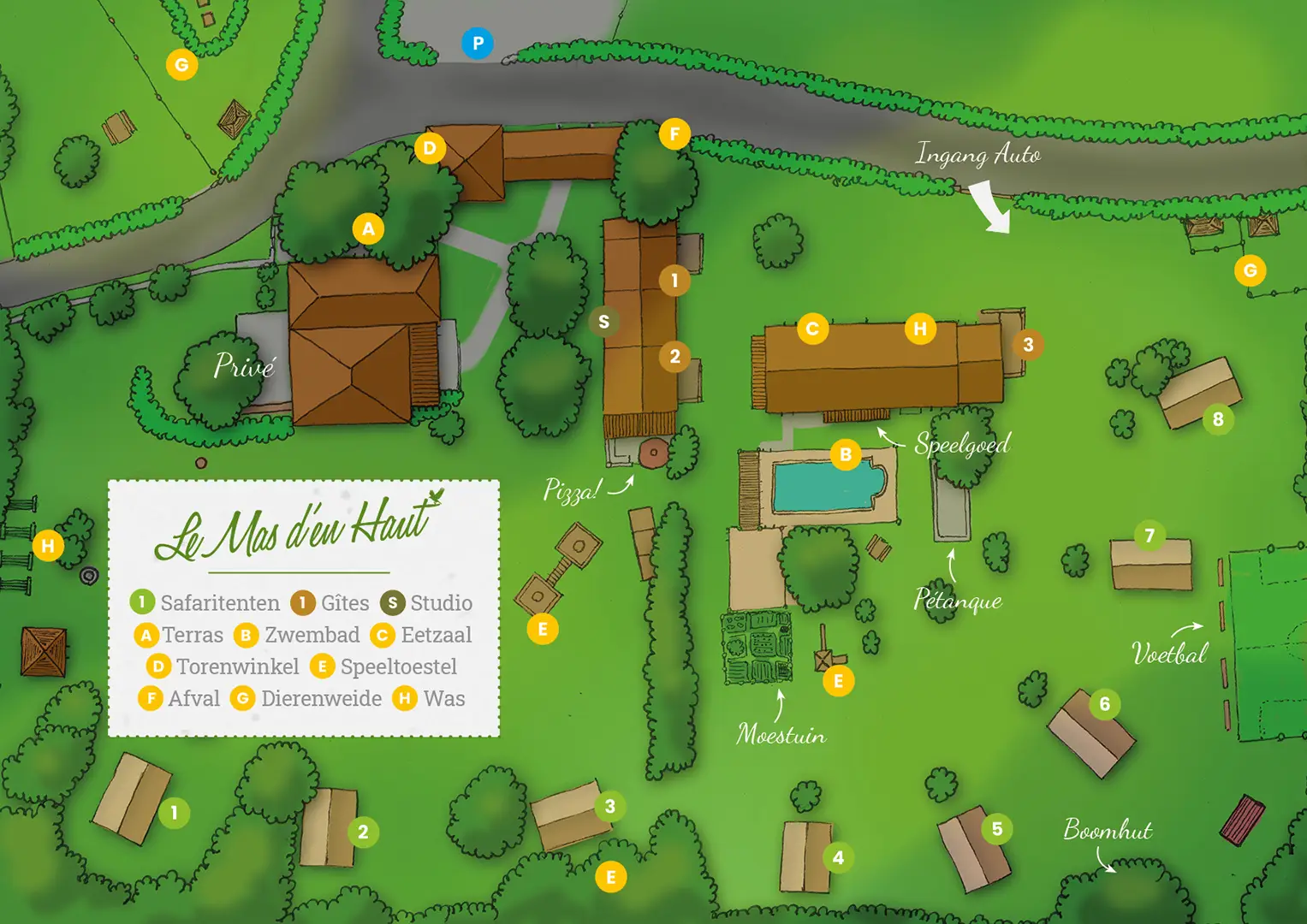Choose the Eetzaal legend entry
This screenshot has width=1307, height=924.
point(421,635)
